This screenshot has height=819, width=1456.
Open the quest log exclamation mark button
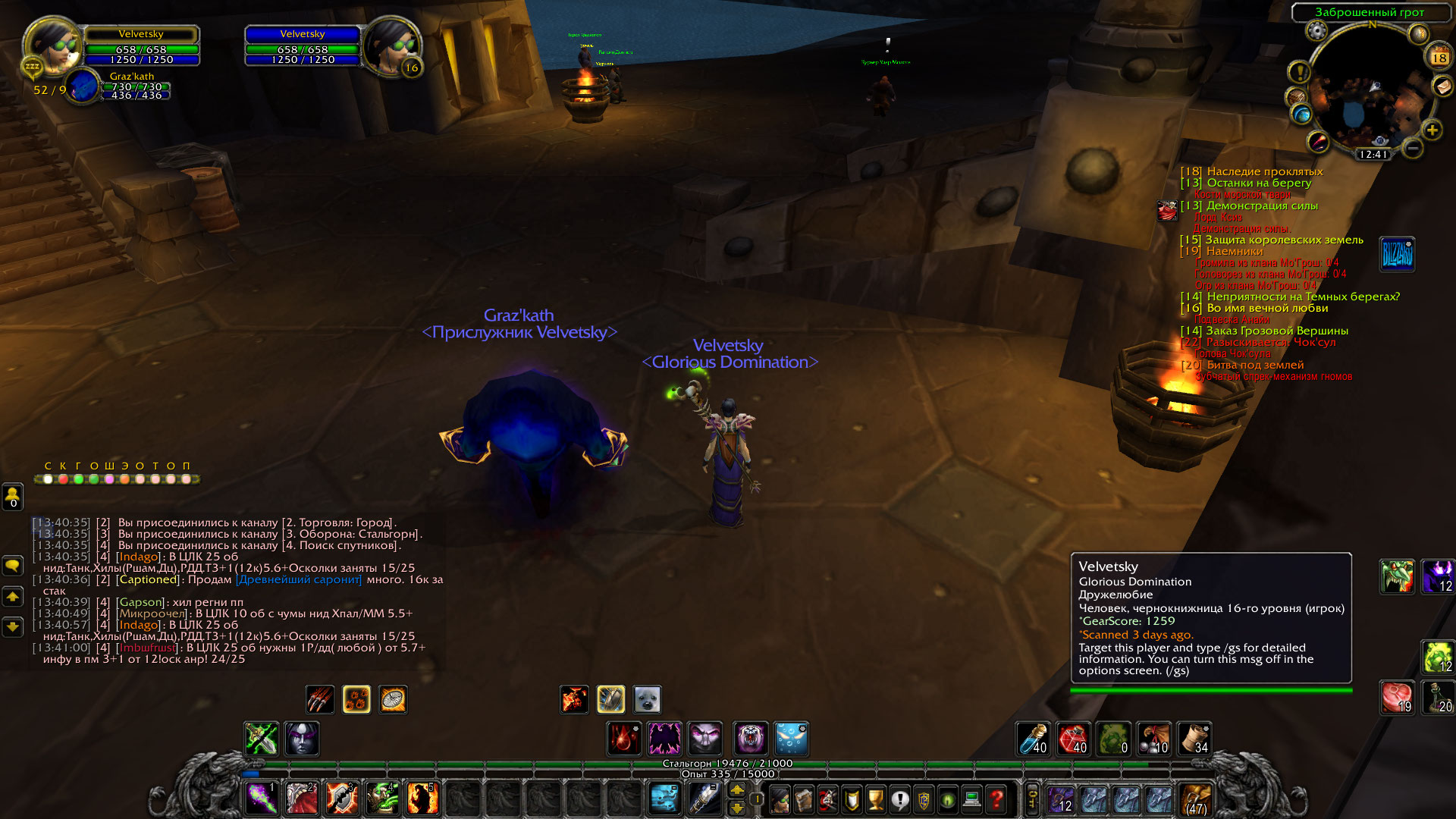(899, 799)
